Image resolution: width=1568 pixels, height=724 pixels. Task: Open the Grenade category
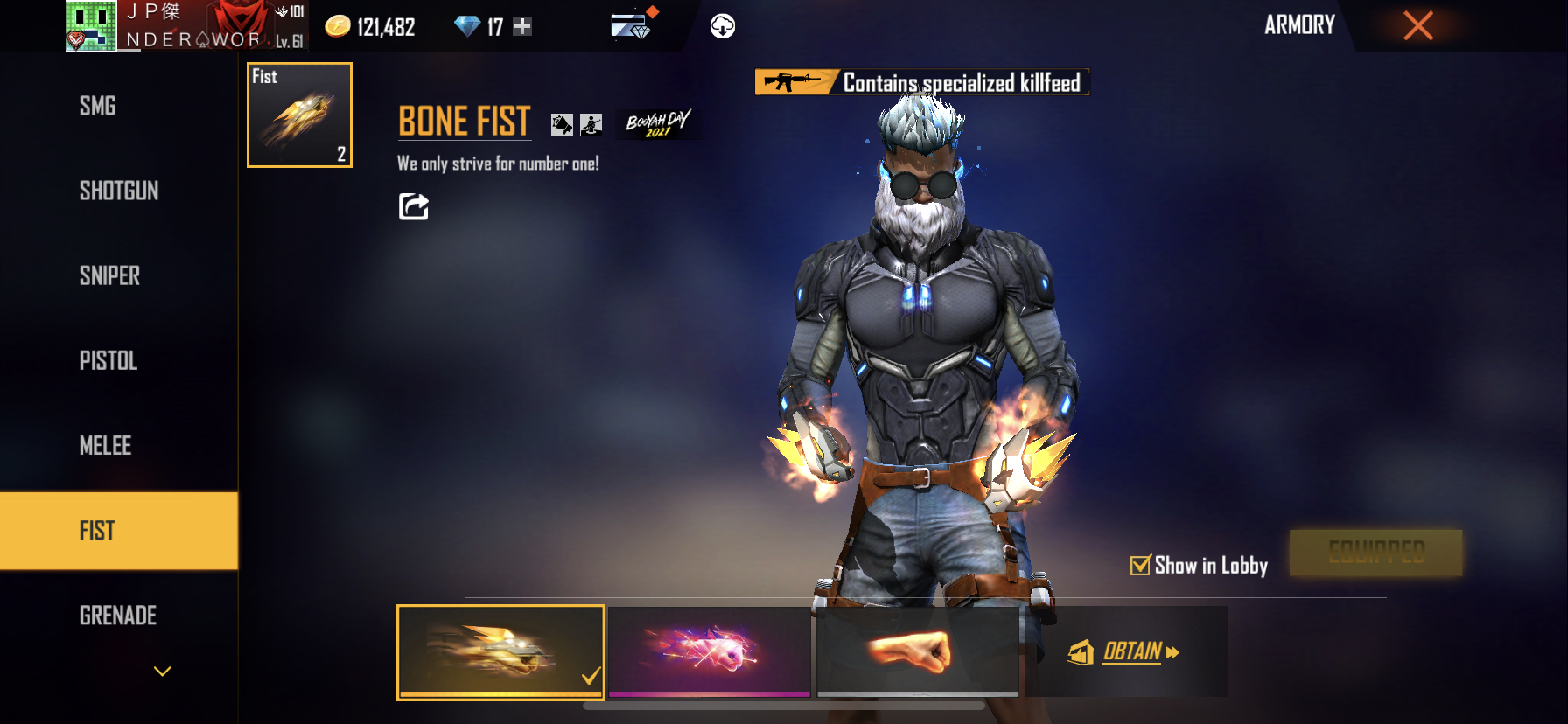pos(118,616)
